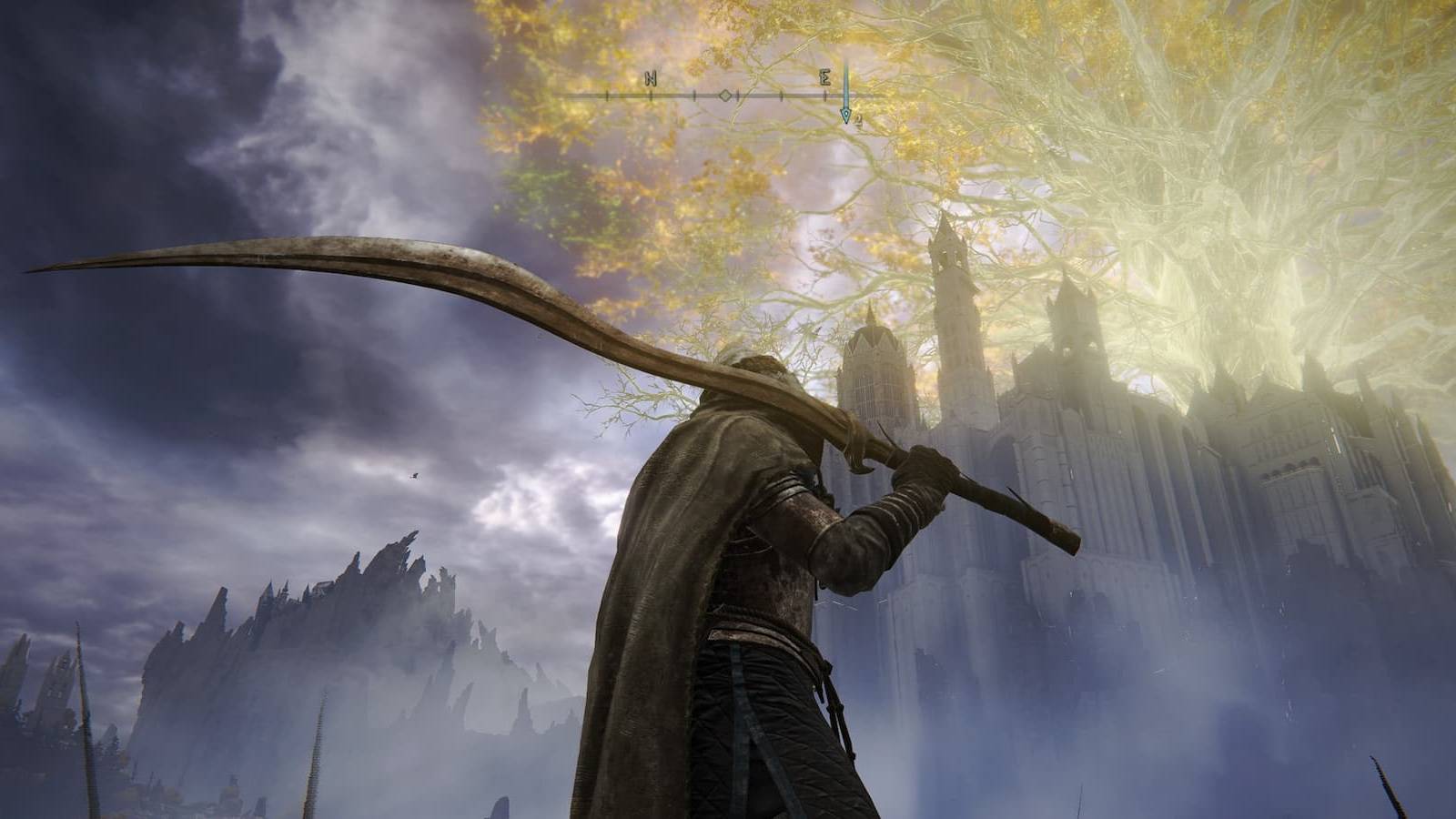This screenshot has width=1456, height=819.
Task: Click the N cardinal marker on the compass
Action: (651, 79)
